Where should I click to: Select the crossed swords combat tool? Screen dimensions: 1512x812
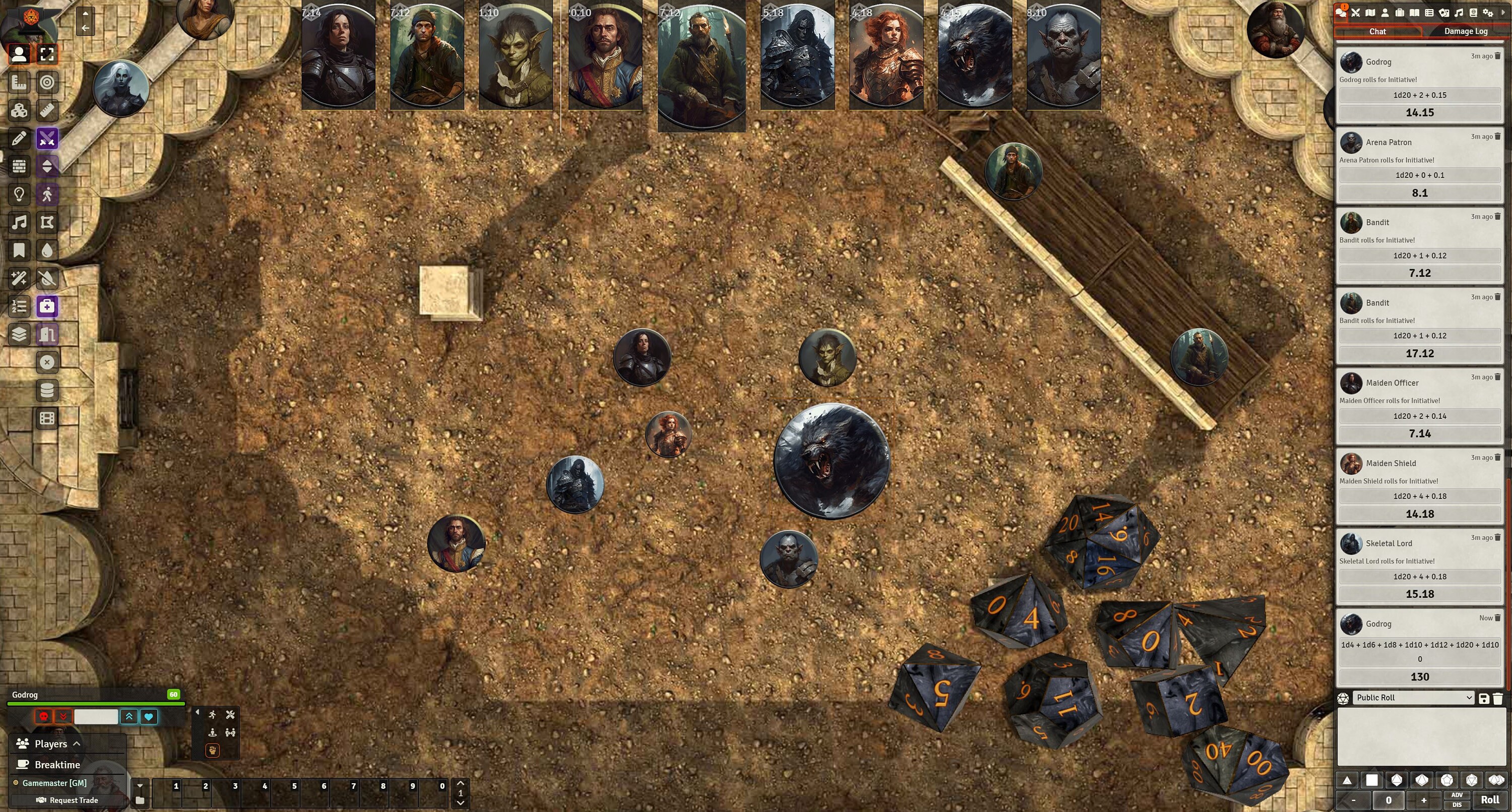tap(47, 139)
